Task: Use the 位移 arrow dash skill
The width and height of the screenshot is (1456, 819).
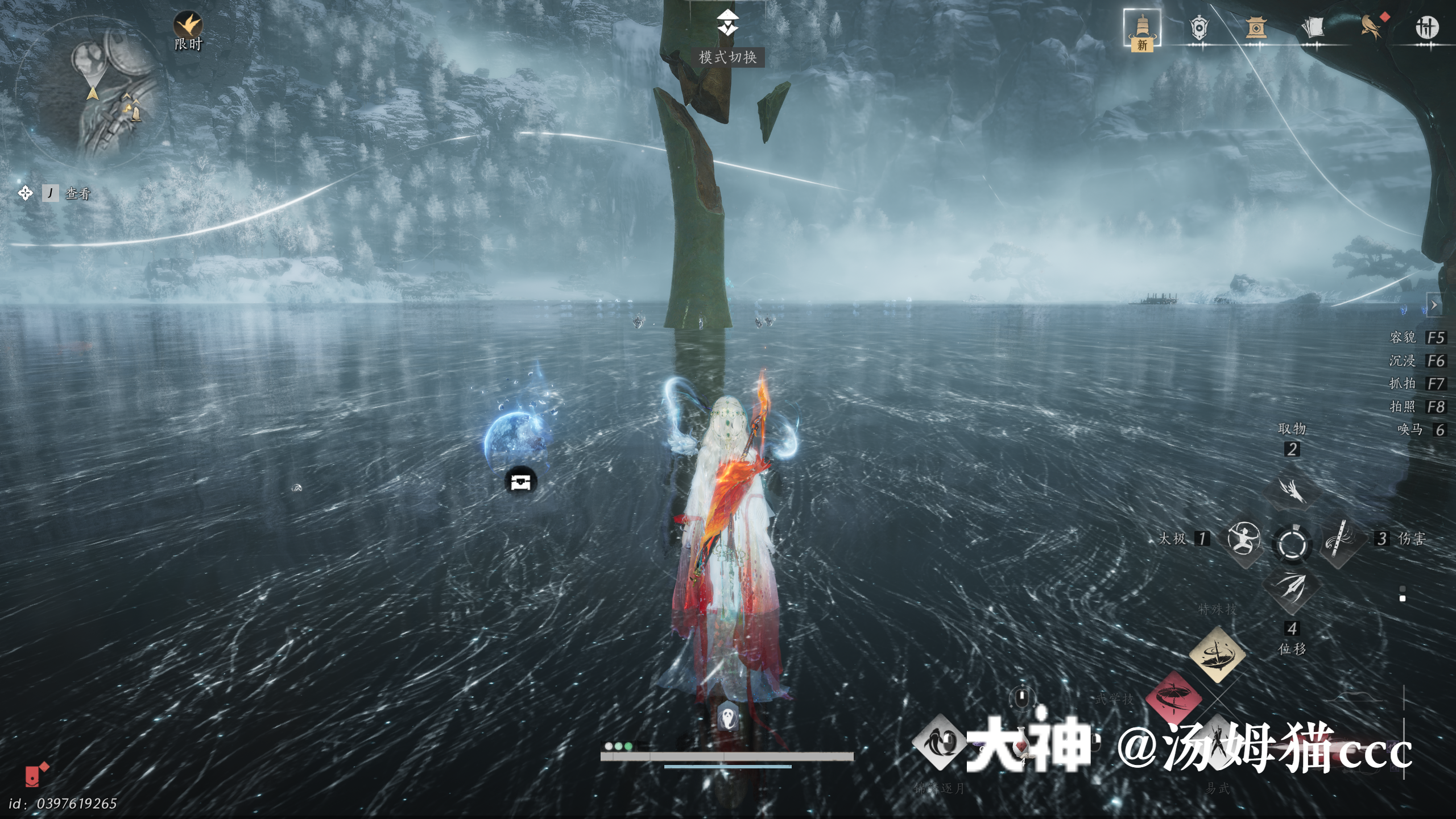Action: pos(1292,588)
